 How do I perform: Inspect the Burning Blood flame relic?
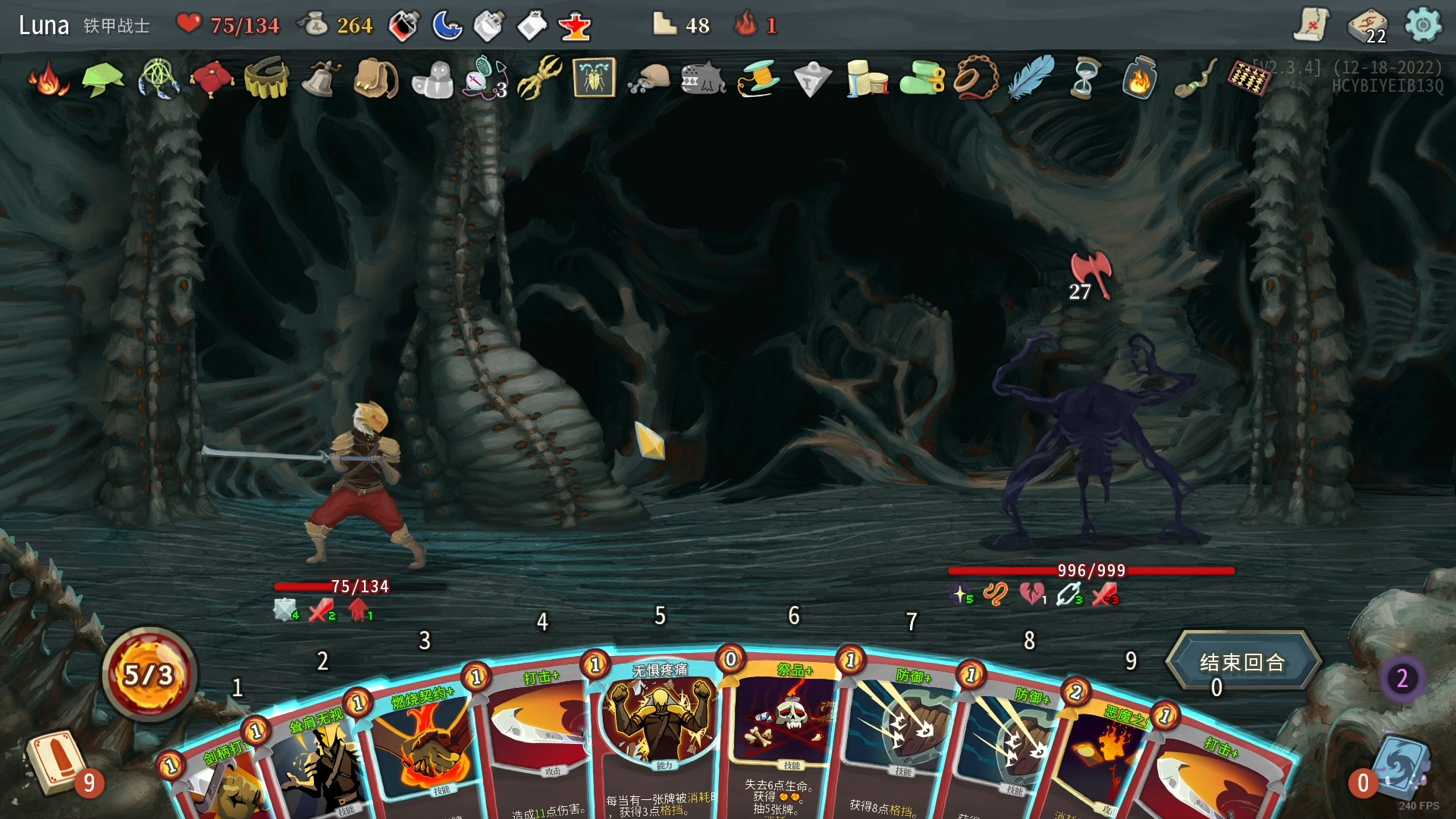48,79
